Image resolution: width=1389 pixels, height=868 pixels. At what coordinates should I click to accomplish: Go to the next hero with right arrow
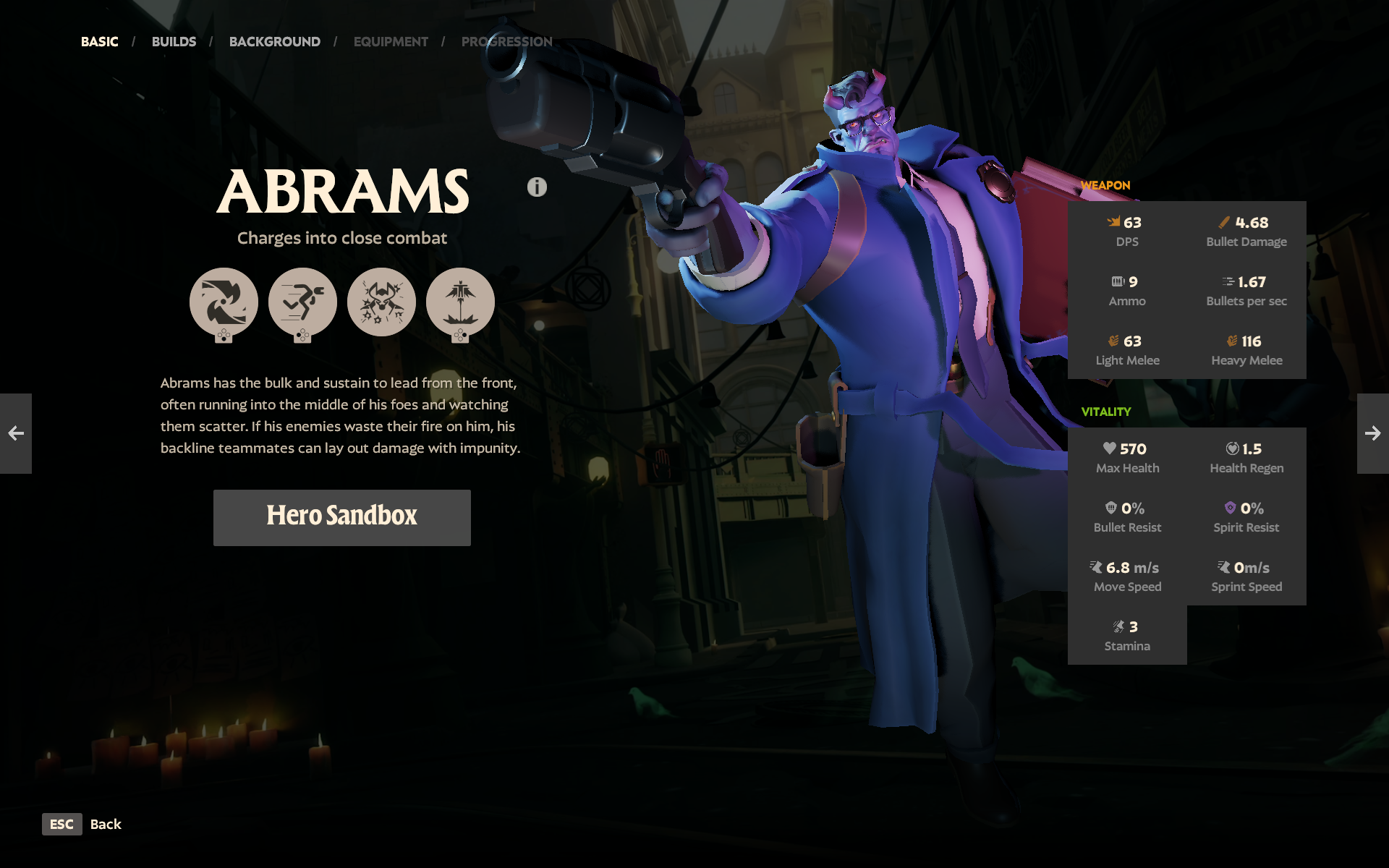click(x=1372, y=434)
